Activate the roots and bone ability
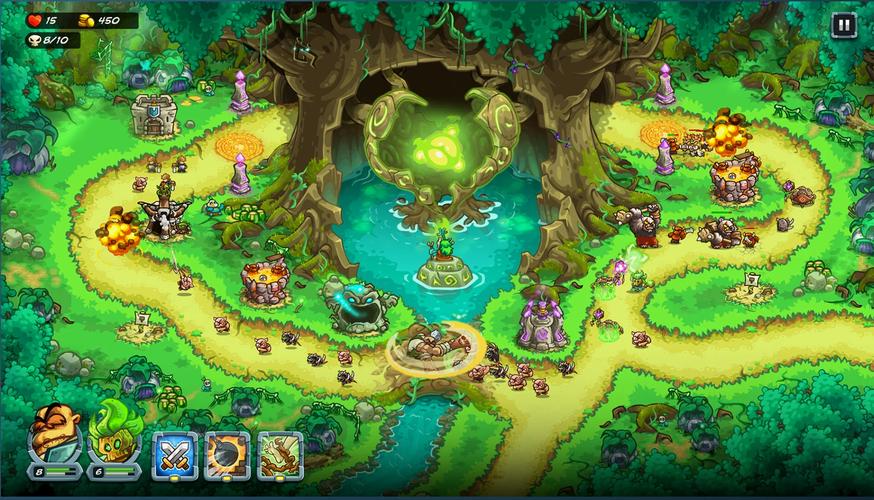The image size is (874, 500). tap(280, 455)
